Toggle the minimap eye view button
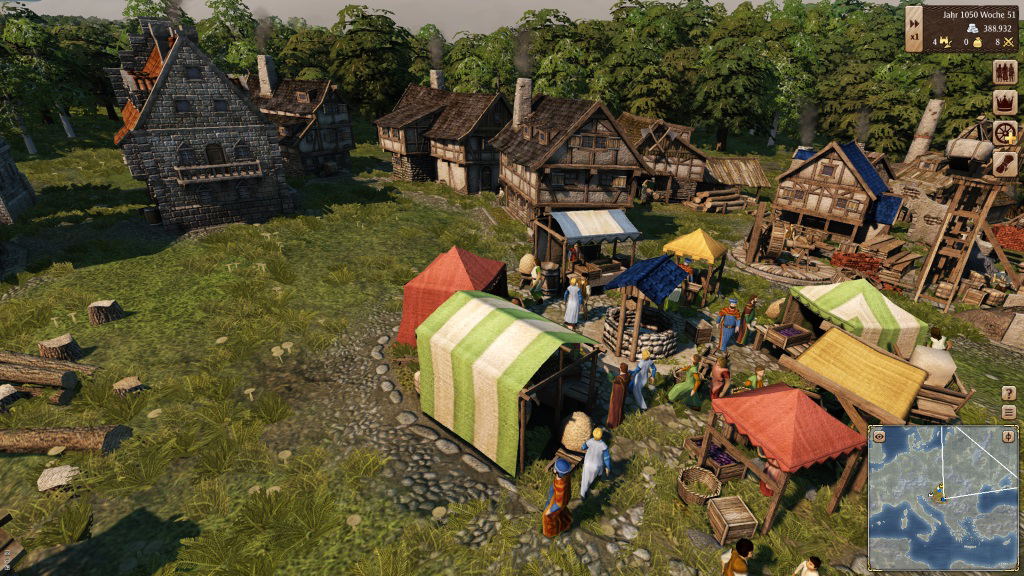 point(879,436)
